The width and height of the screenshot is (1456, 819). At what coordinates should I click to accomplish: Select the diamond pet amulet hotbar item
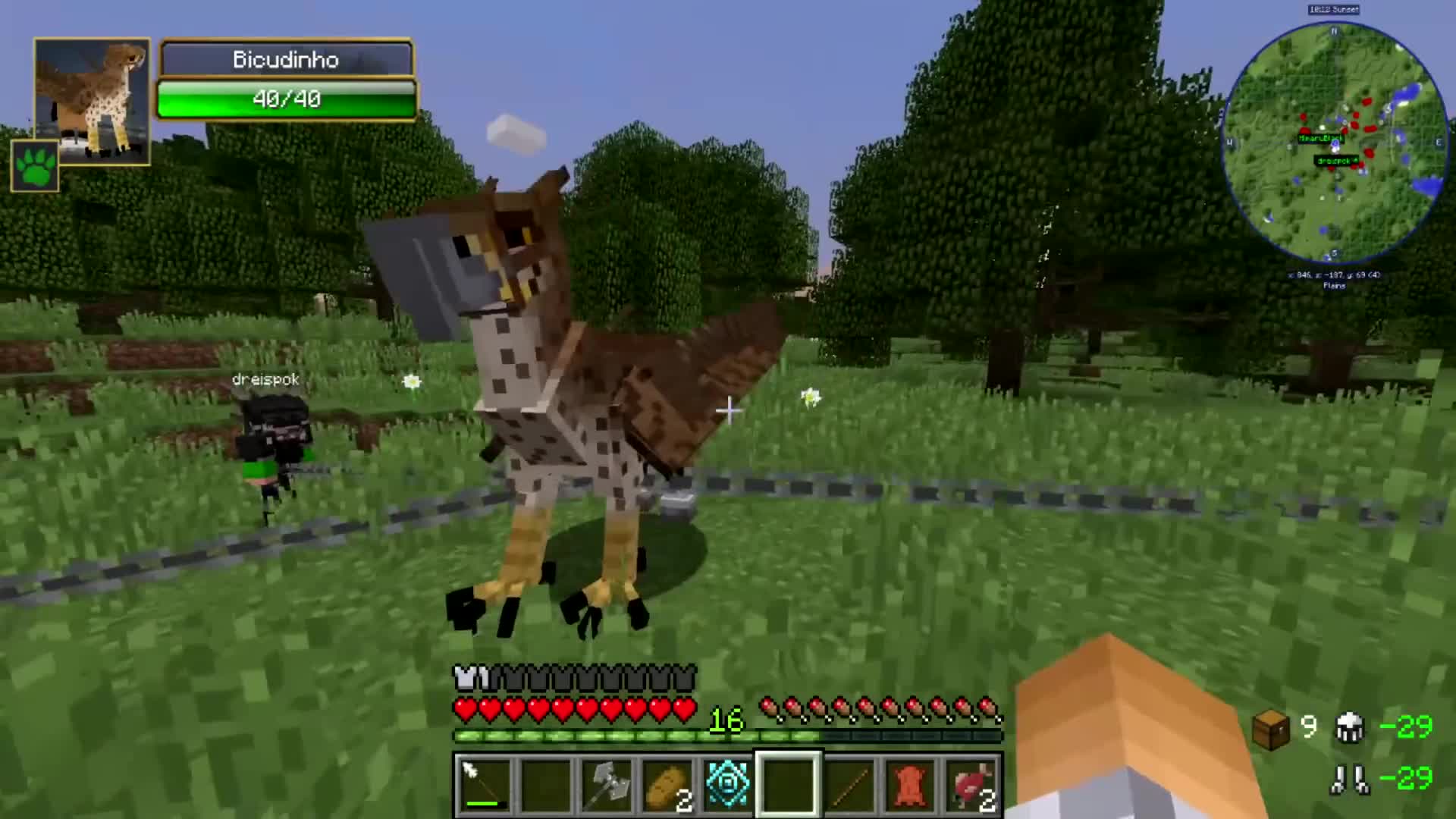click(726, 783)
